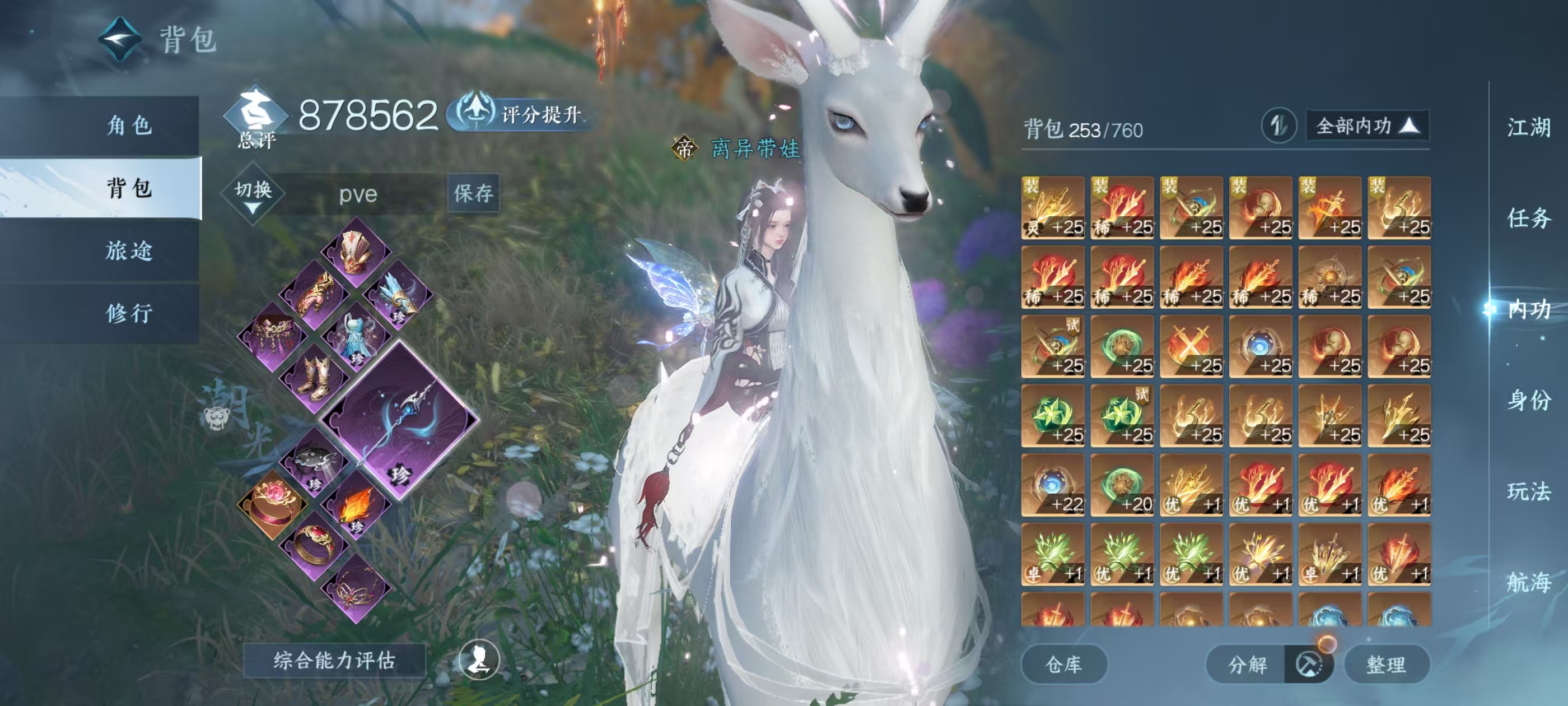Screen dimensions: 1568x706
Task: Sort the bag with 整理
Action: (1386, 664)
